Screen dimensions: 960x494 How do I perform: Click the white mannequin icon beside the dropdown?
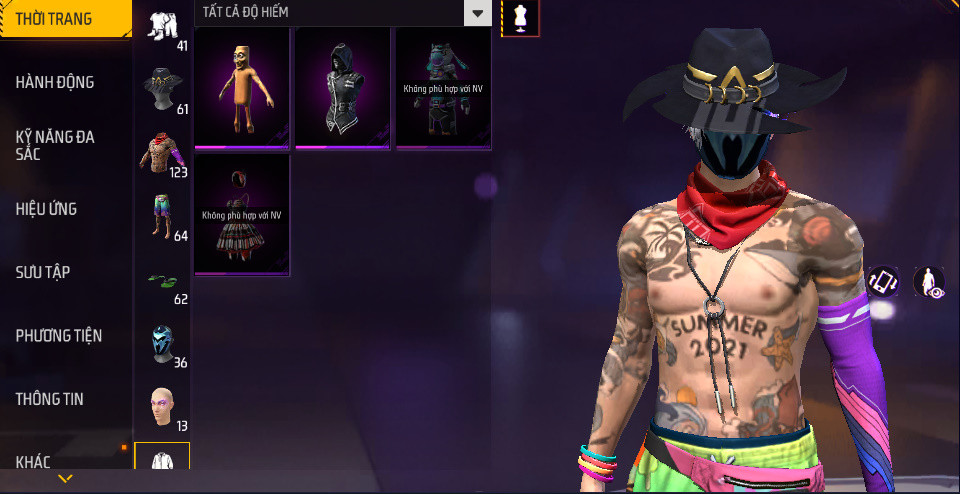pos(520,17)
